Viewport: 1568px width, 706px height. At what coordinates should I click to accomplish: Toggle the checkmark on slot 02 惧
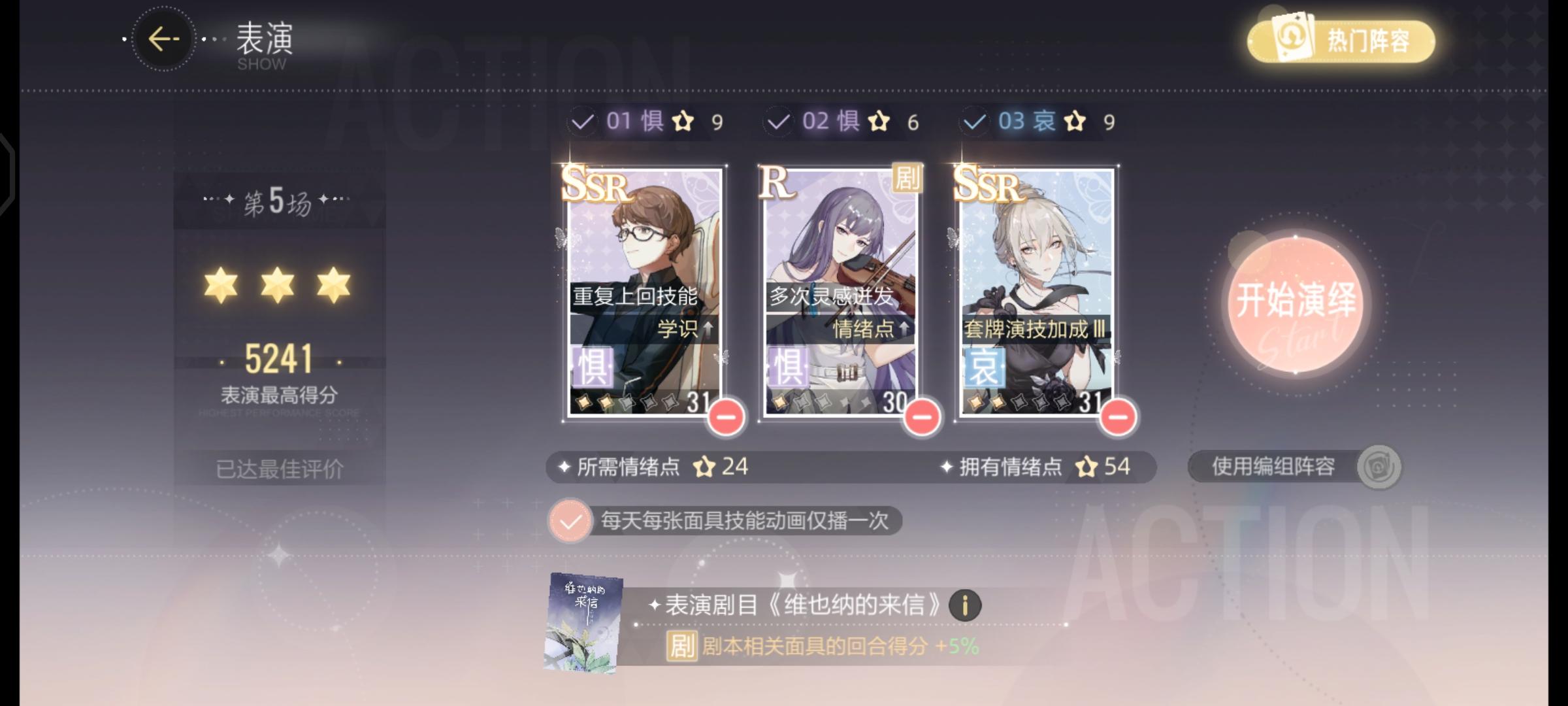click(778, 122)
